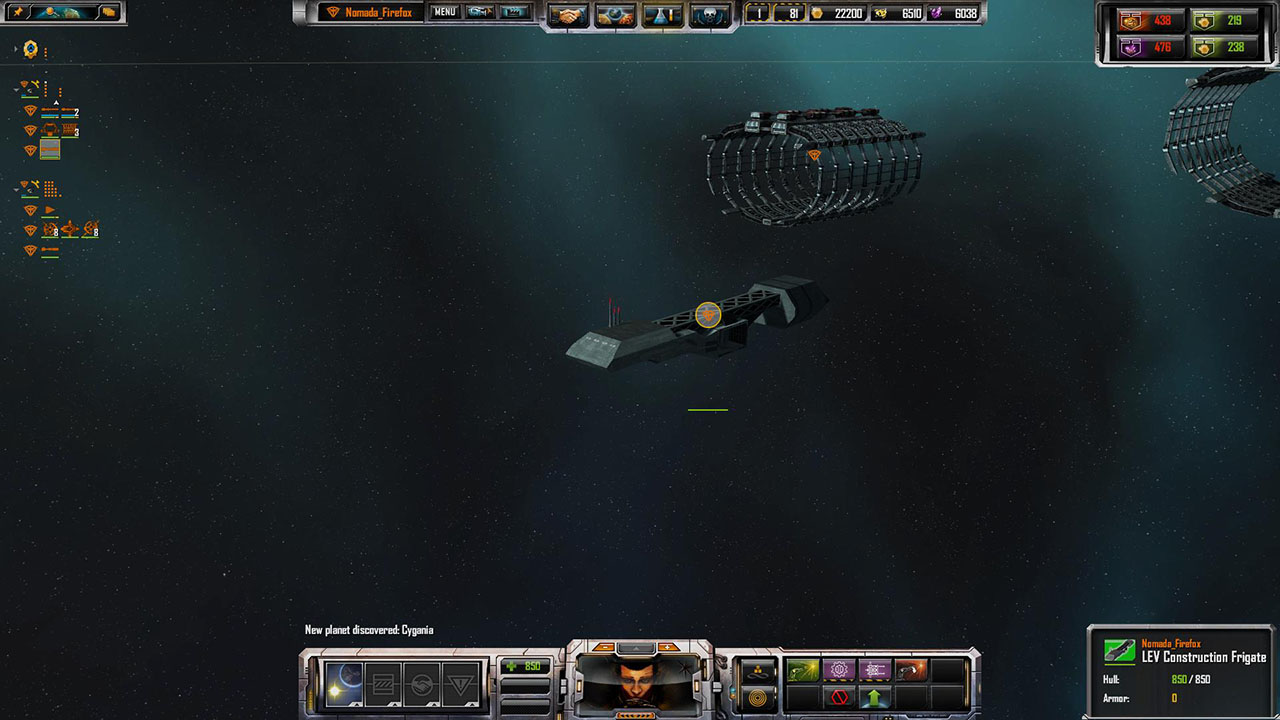Choose the purple structure build option

pos(875,670)
